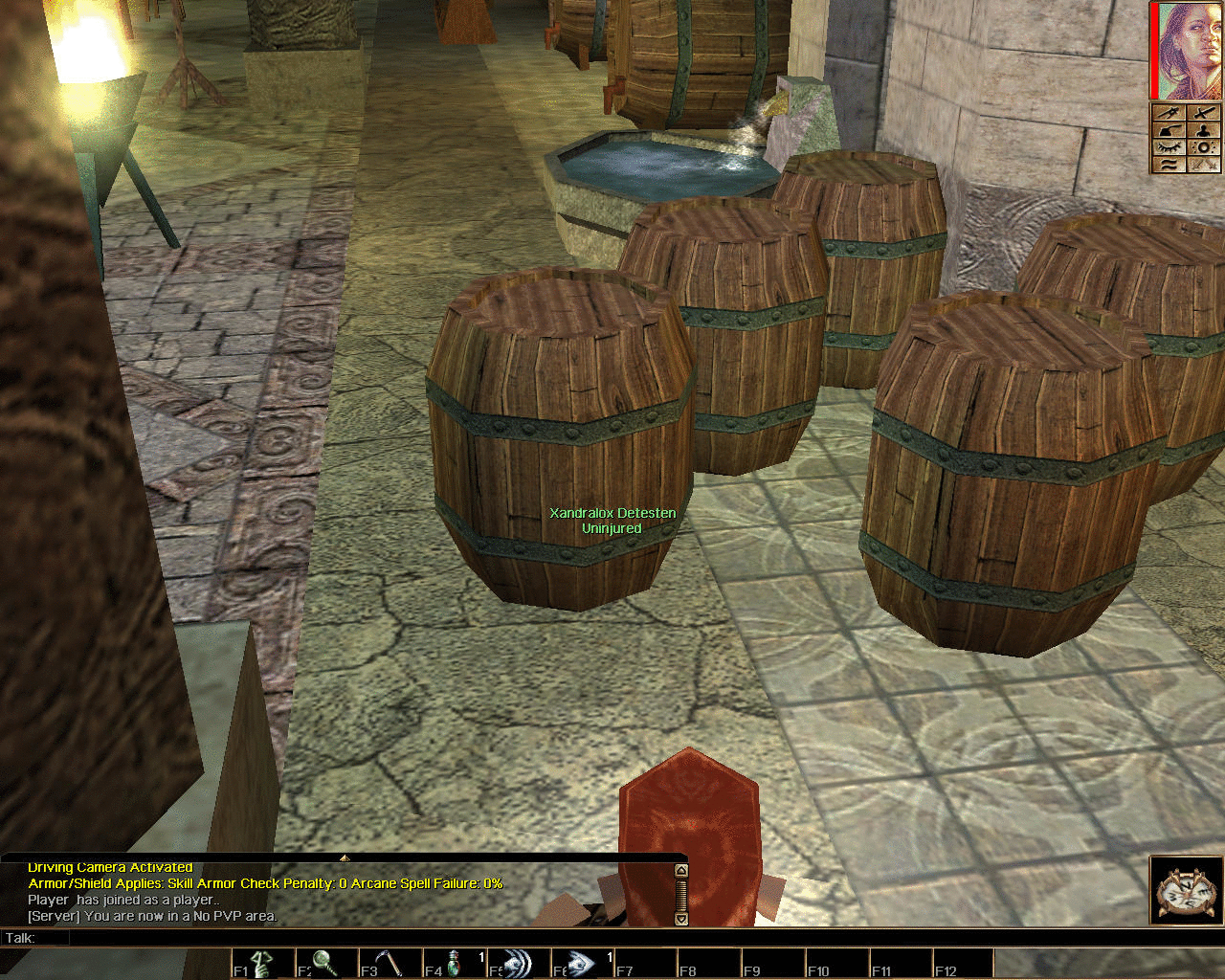Click the chat log scroll-down arrow
Image resolution: width=1225 pixels, height=980 pixels.
680,919
